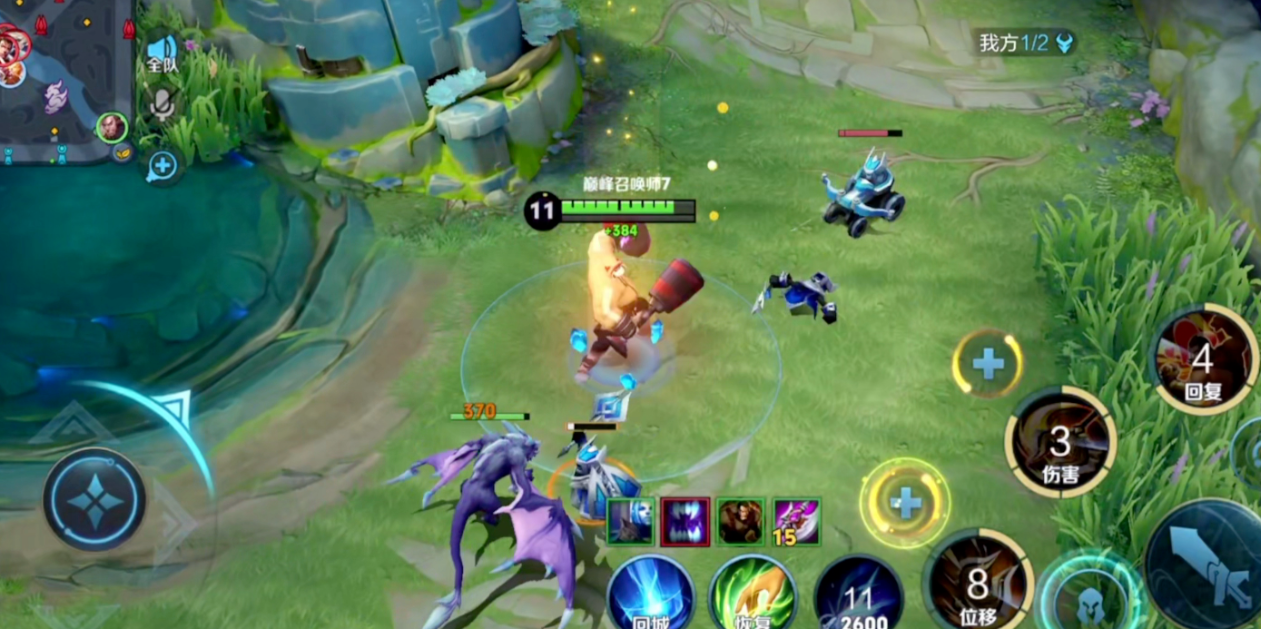The height and width of the screenshot is (629, 1261).
Task: Select the purple axe icon showing 15
Action: [796, 522]
